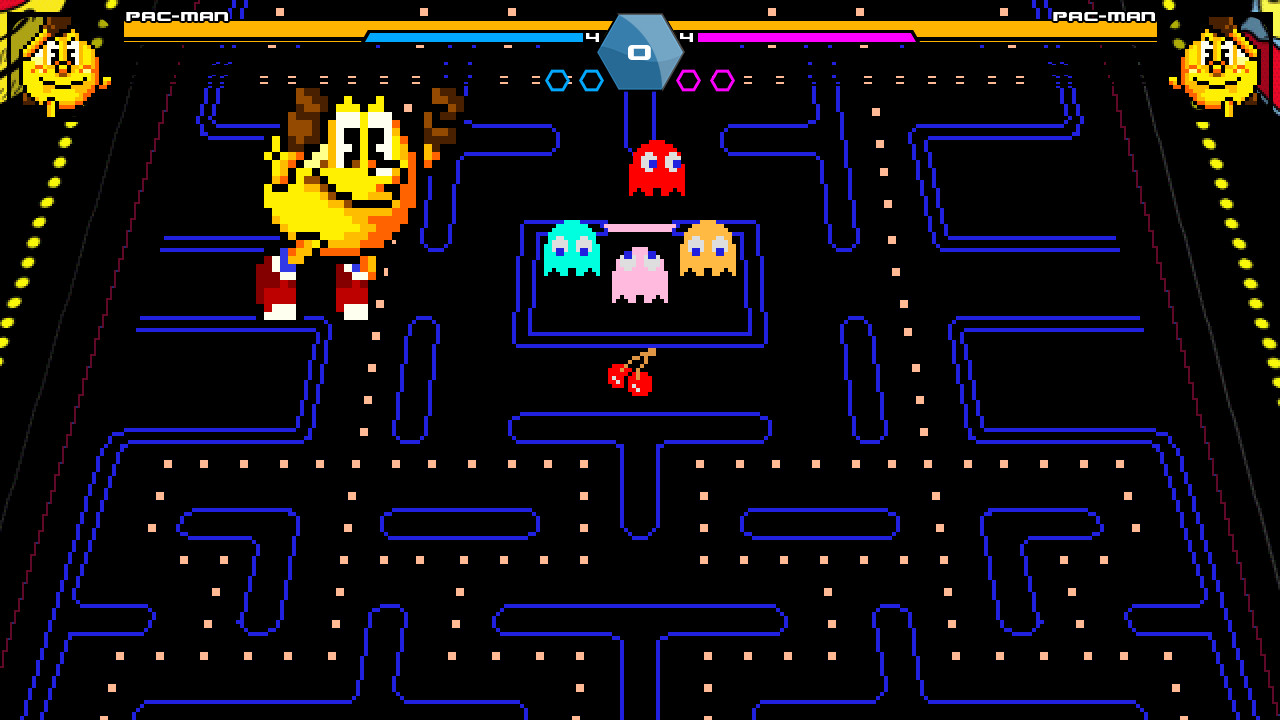Click the left PAC-MAN name label

click(x=176, y=16)
